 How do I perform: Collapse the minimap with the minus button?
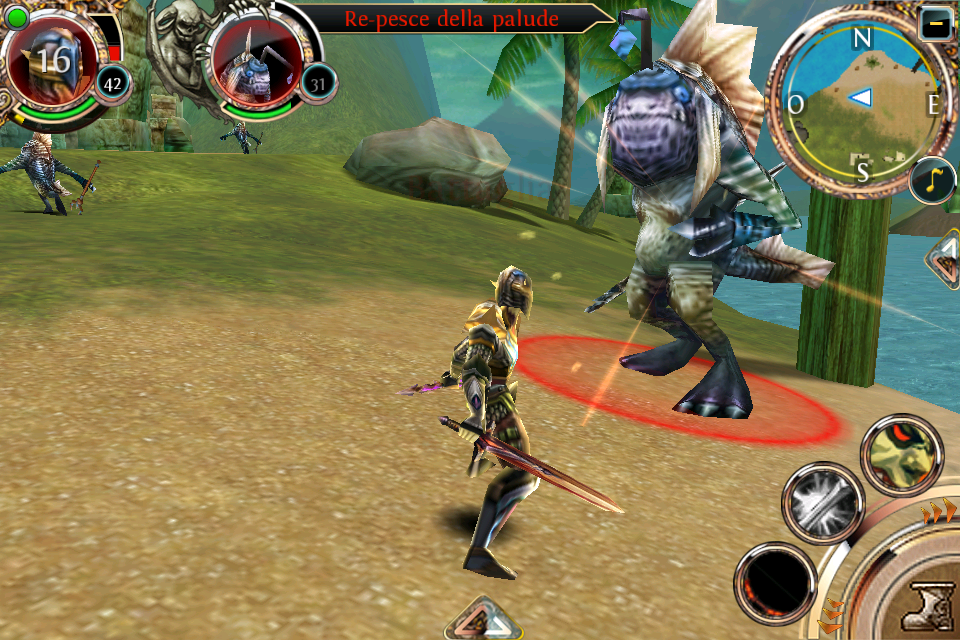[x=935, y=24]
